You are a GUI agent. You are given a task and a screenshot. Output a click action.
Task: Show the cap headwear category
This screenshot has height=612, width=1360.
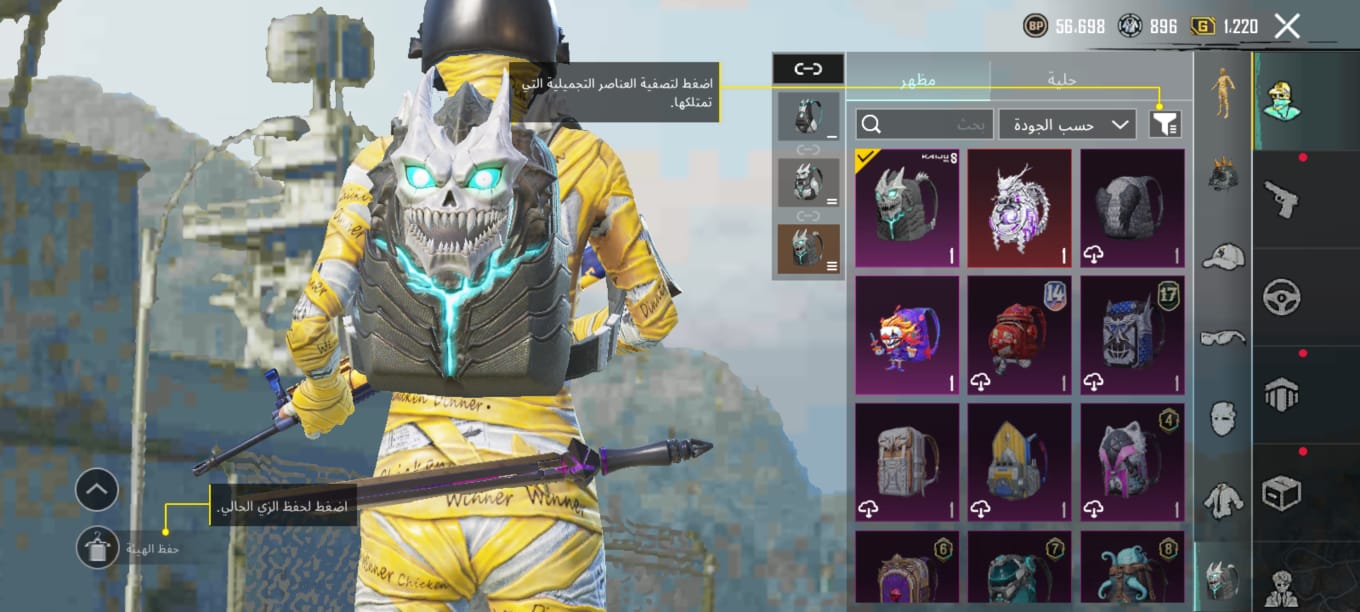1223,256
